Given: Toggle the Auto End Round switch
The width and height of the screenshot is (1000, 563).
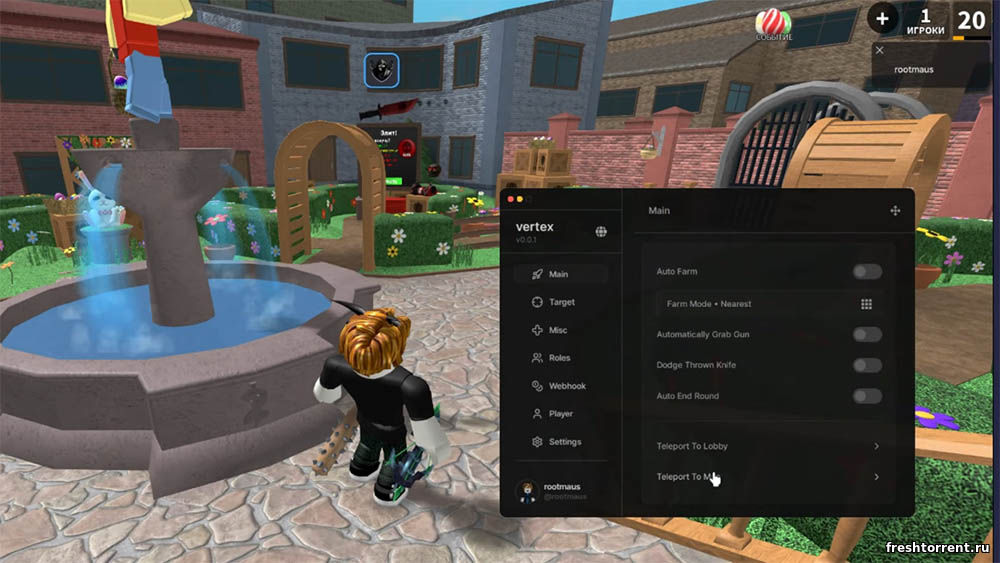Looking at the screenshot, I should click(x=867, y=397).
